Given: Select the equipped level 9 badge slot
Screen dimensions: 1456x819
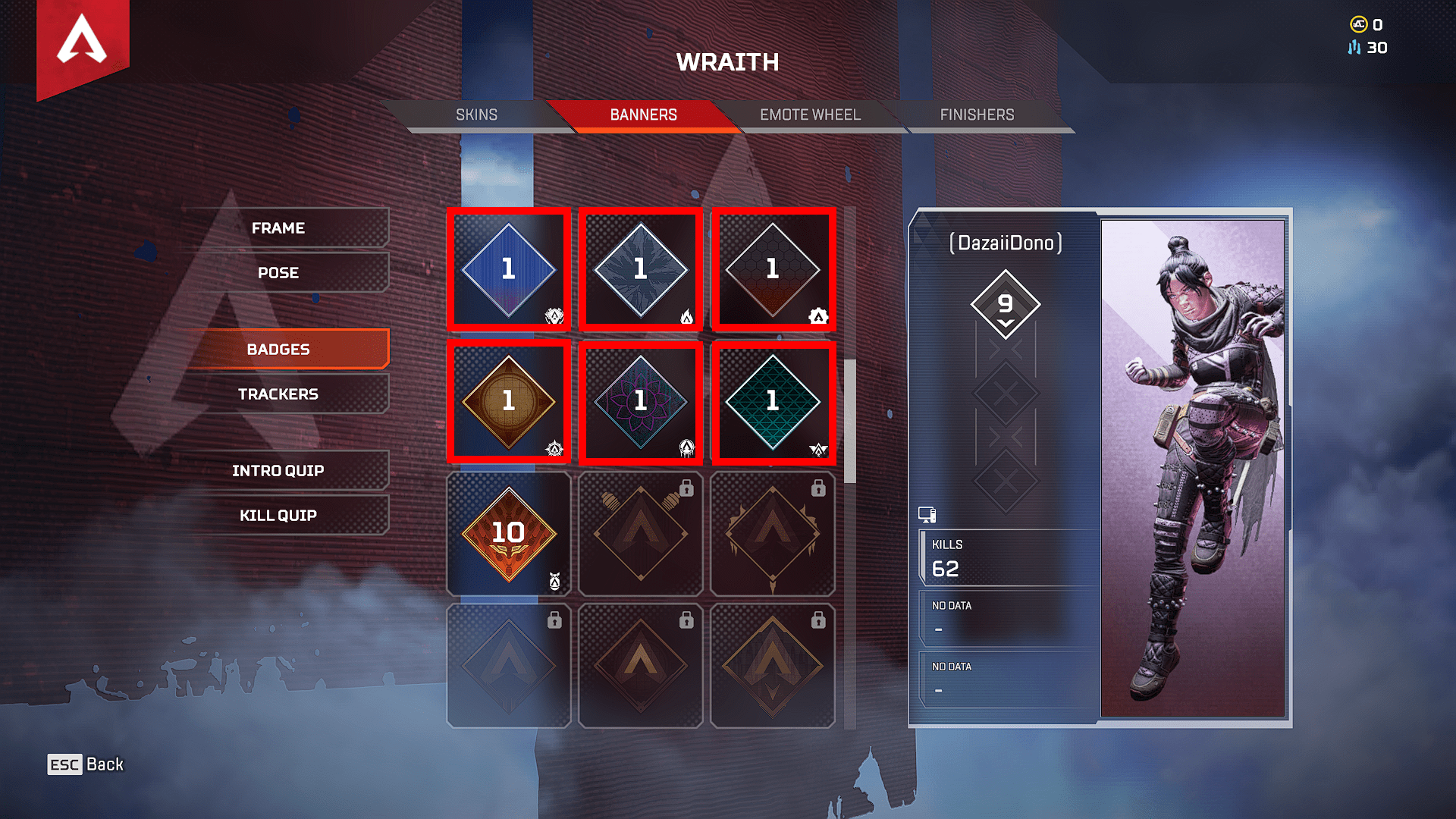Looking at the screenshot, I should [1006, 305].
